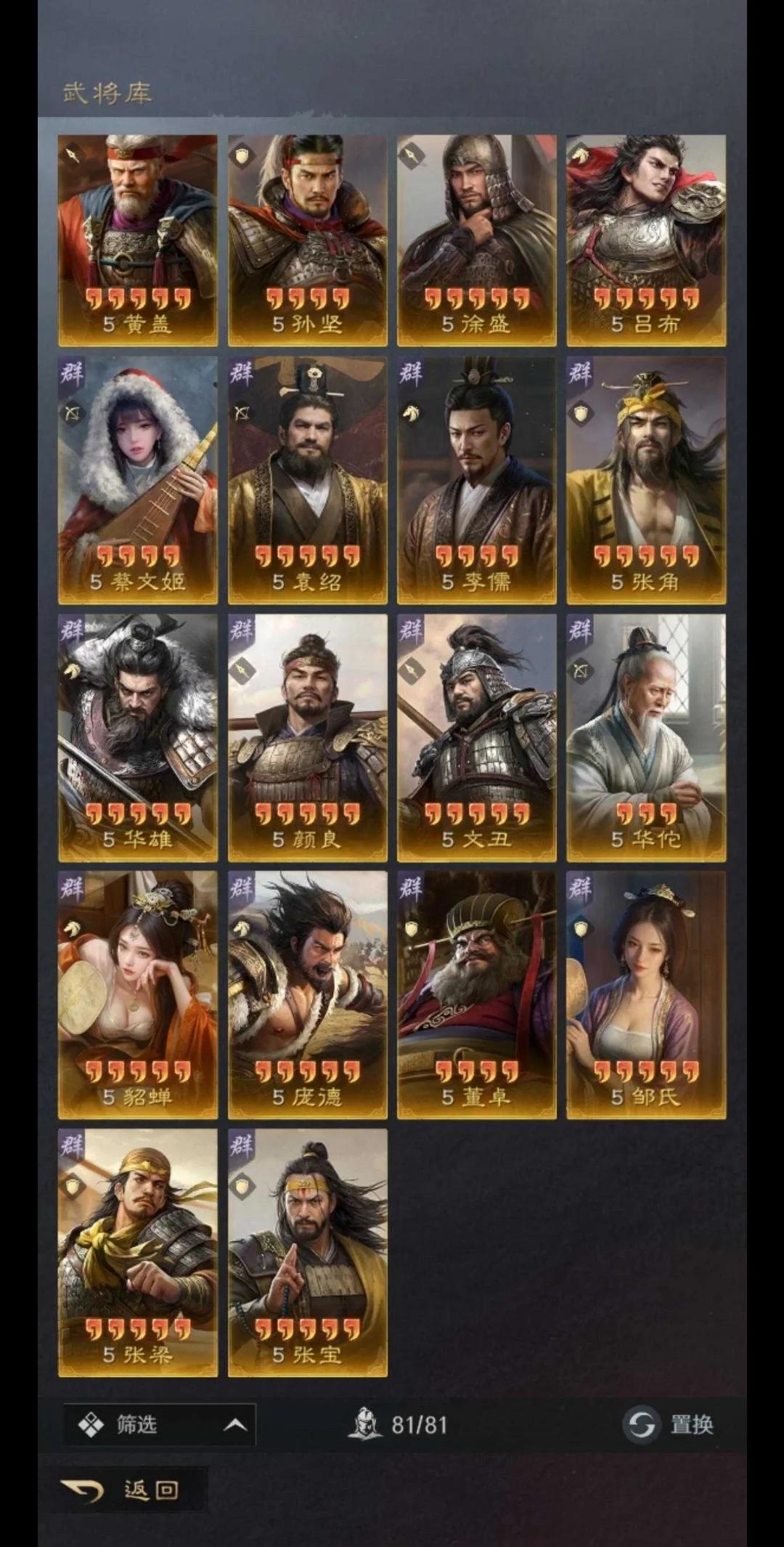Screen dimensions: 784x1547
Task: Click the 董卓 general card
Action: [477, 995]
